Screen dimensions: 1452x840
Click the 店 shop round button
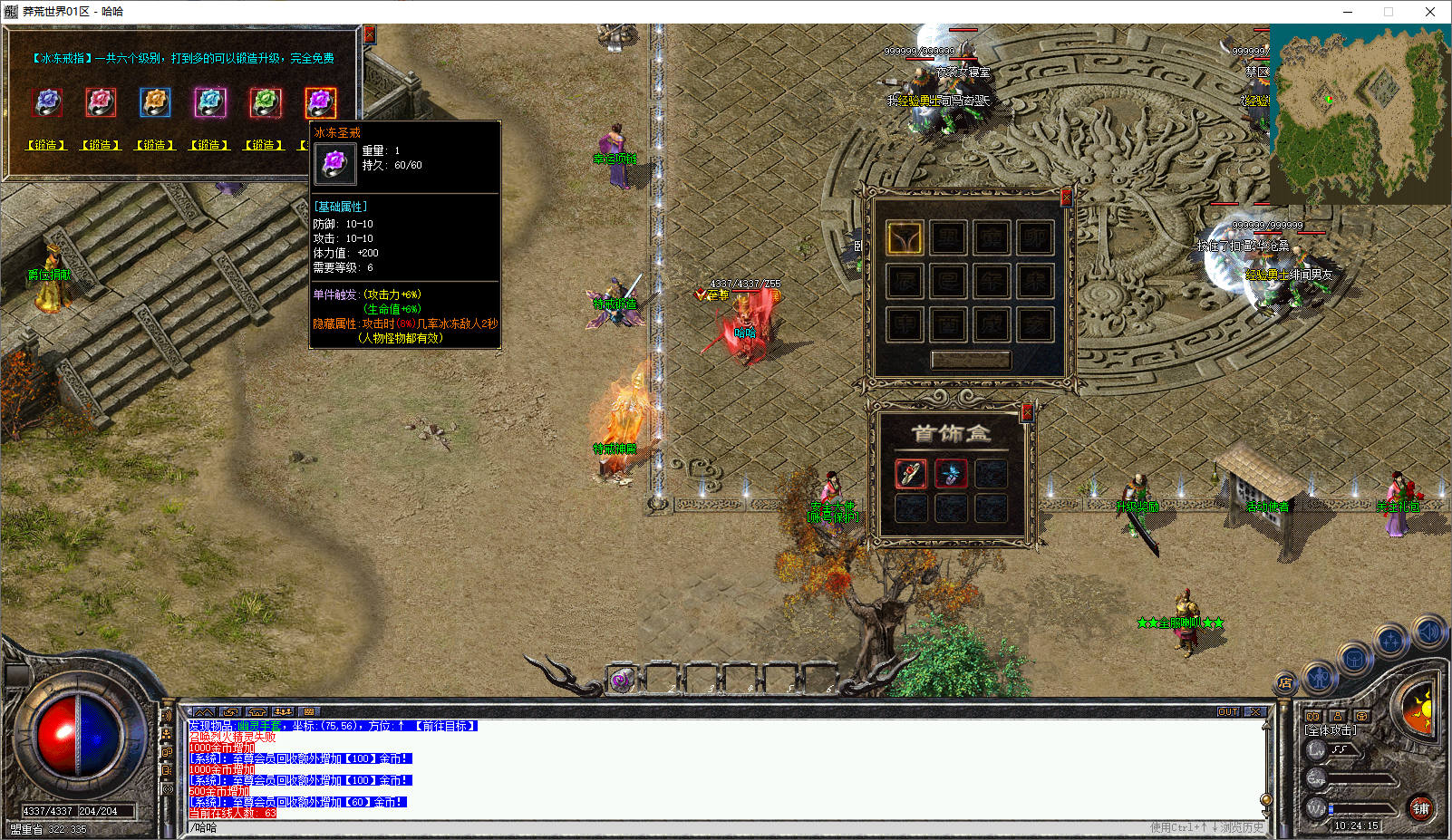(x=1285, y=682)
